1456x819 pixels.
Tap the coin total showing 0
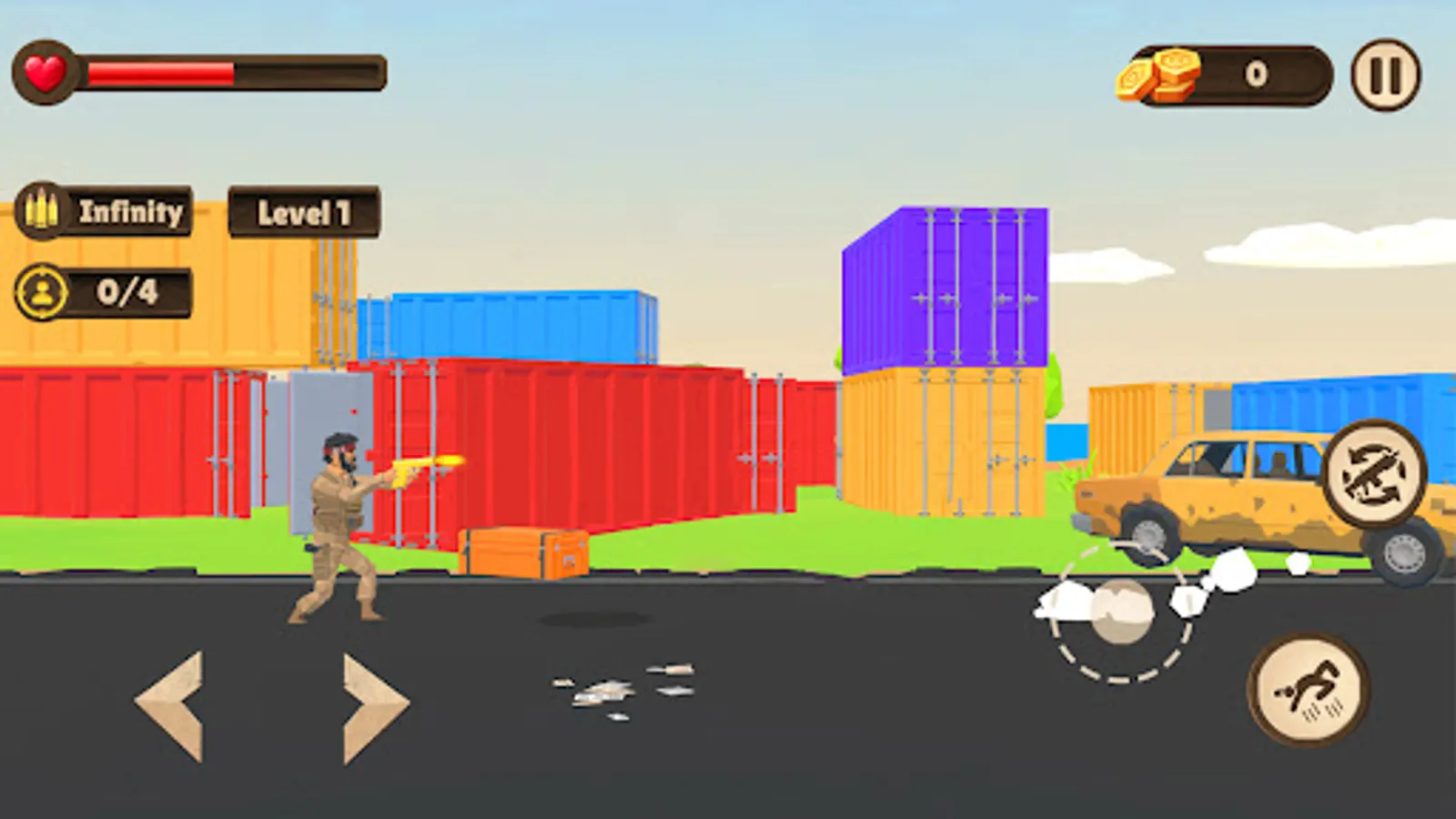pyautogui.click(x=1256, y=71)
